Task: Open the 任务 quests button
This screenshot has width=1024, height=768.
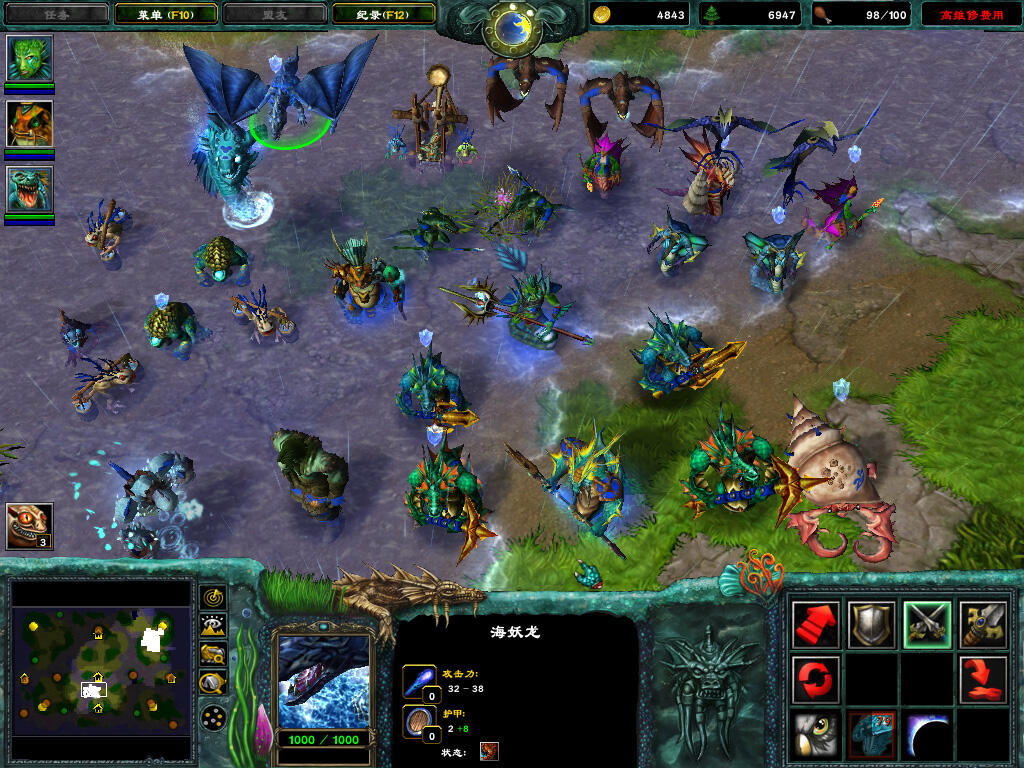Action: click(x=59, y=14)
